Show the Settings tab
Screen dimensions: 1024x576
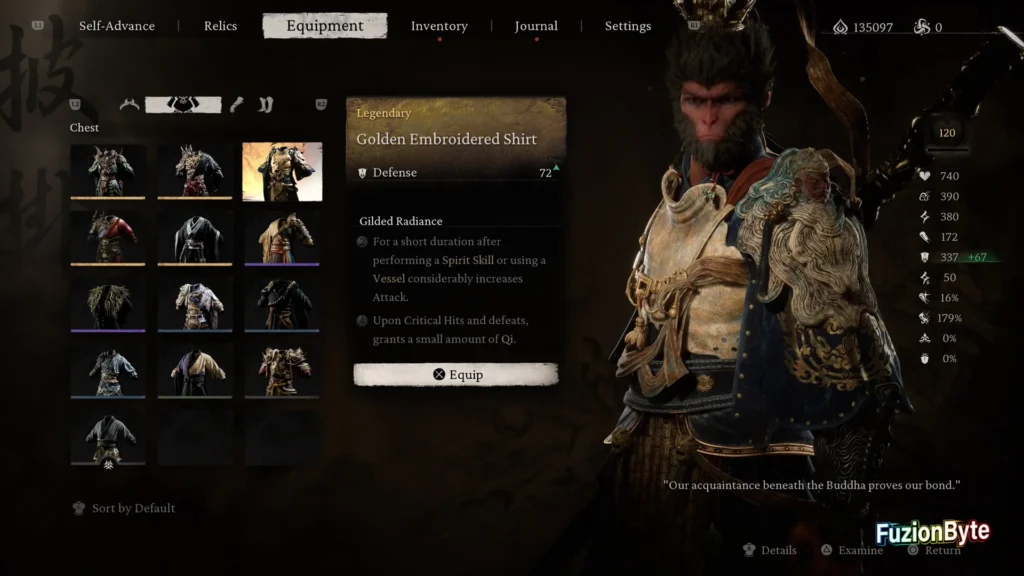(x=628, y=26)
